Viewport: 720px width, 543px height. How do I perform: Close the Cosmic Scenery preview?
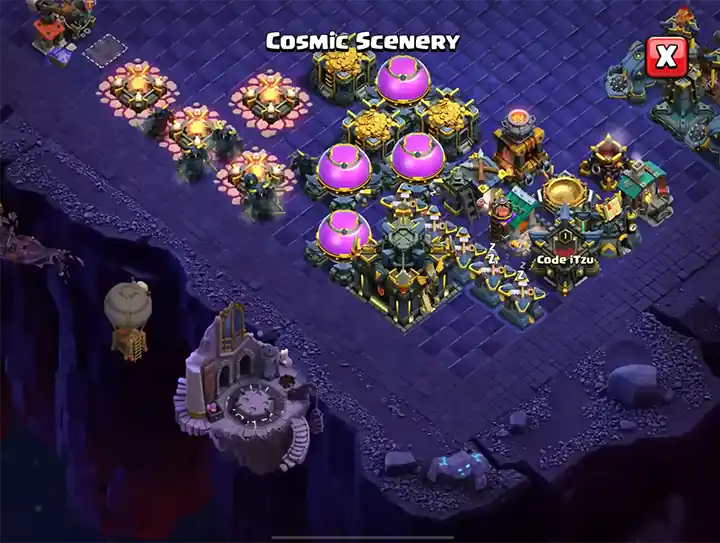665,57
